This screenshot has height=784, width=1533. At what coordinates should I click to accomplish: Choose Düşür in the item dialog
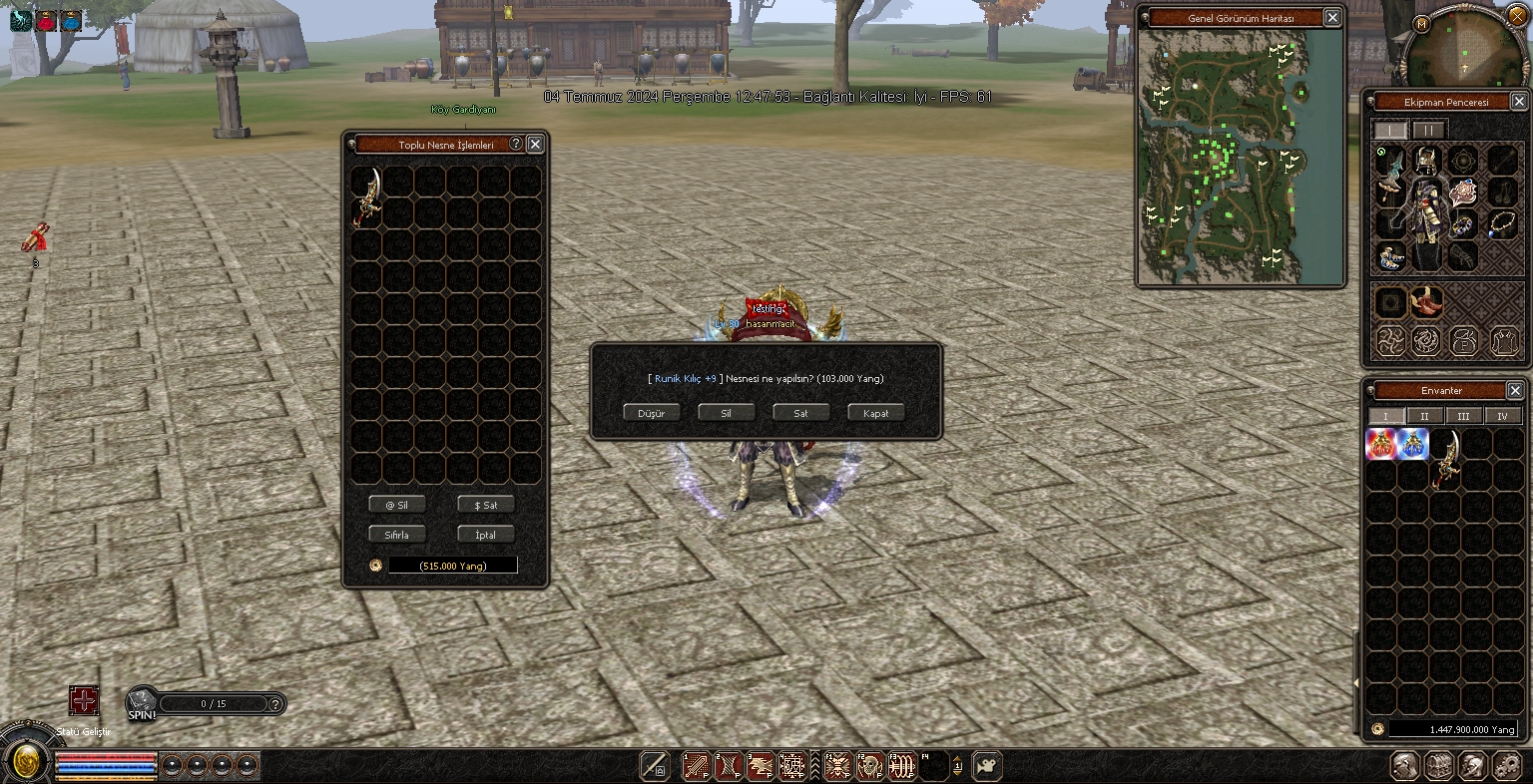[651, 413]
